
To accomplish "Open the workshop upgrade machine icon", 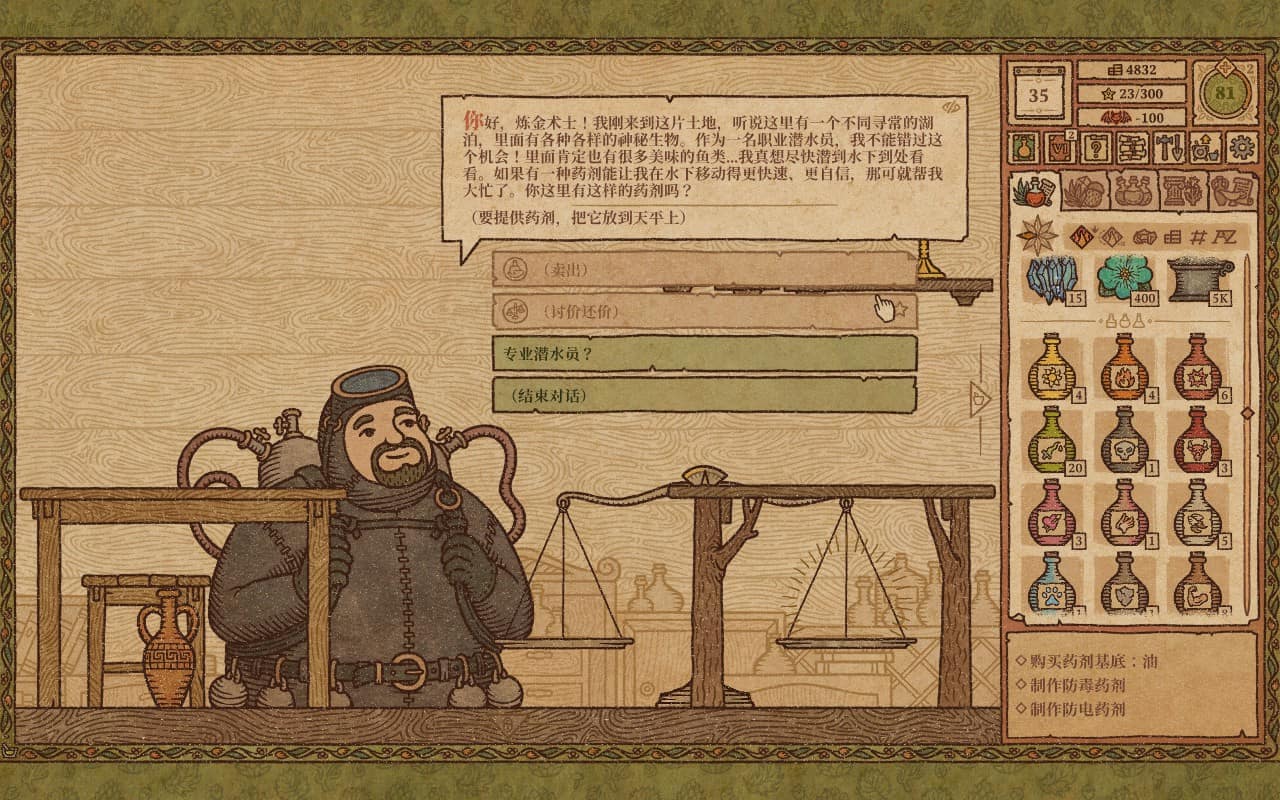I will [x=1206, y=148].
